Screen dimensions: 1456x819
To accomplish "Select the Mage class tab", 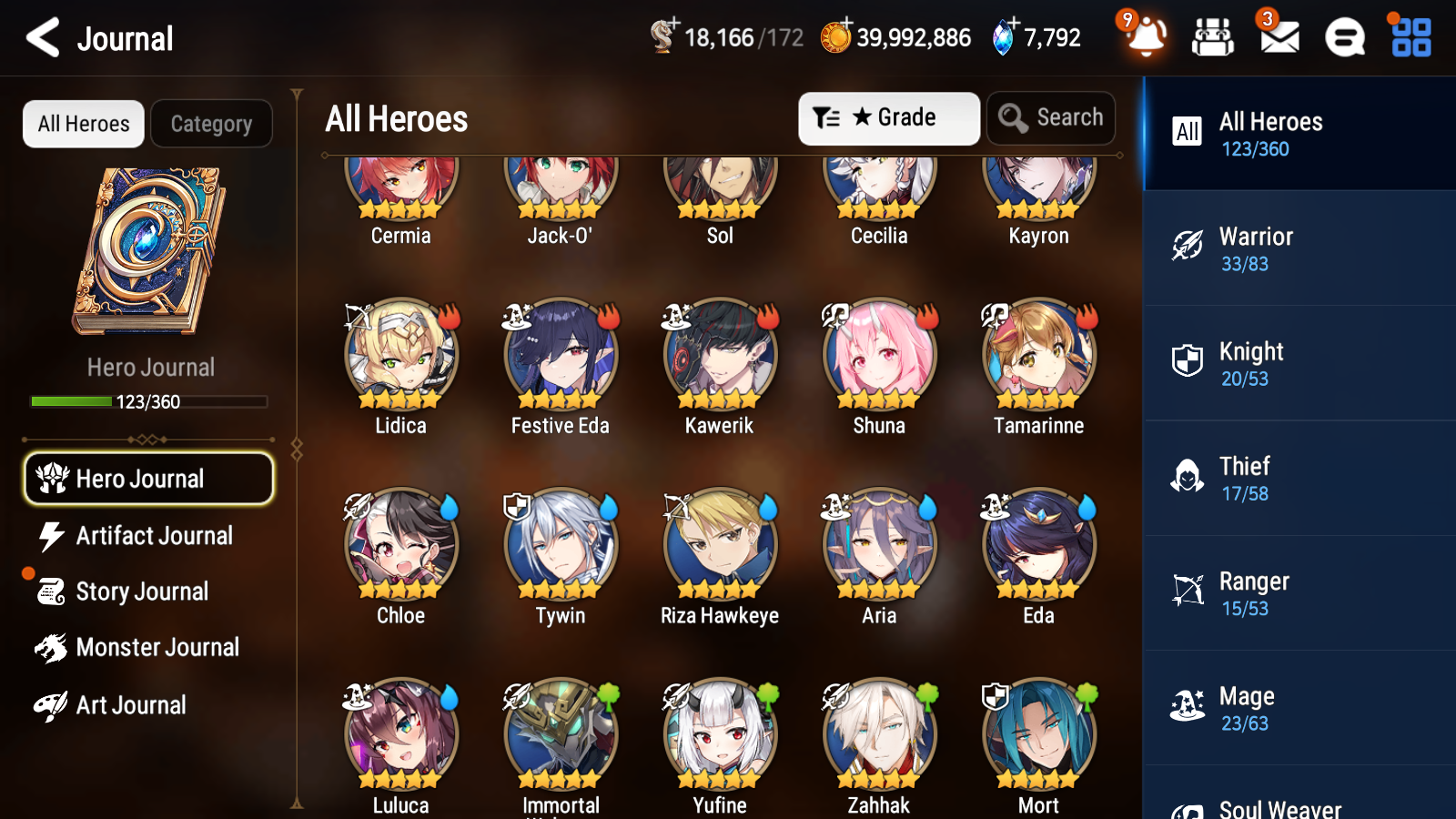I will tap(1297, 708).
